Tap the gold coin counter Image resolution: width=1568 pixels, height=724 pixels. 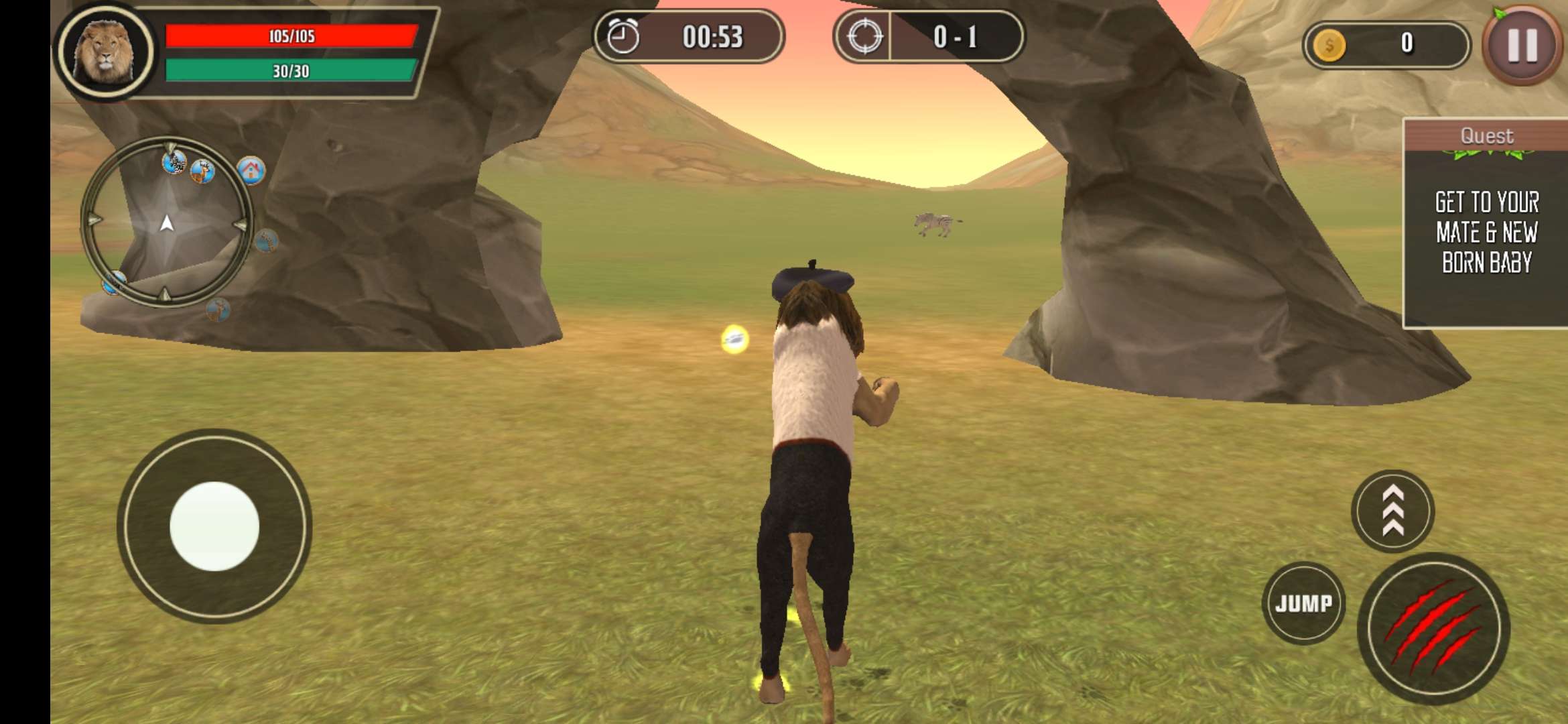point(1386,44)
